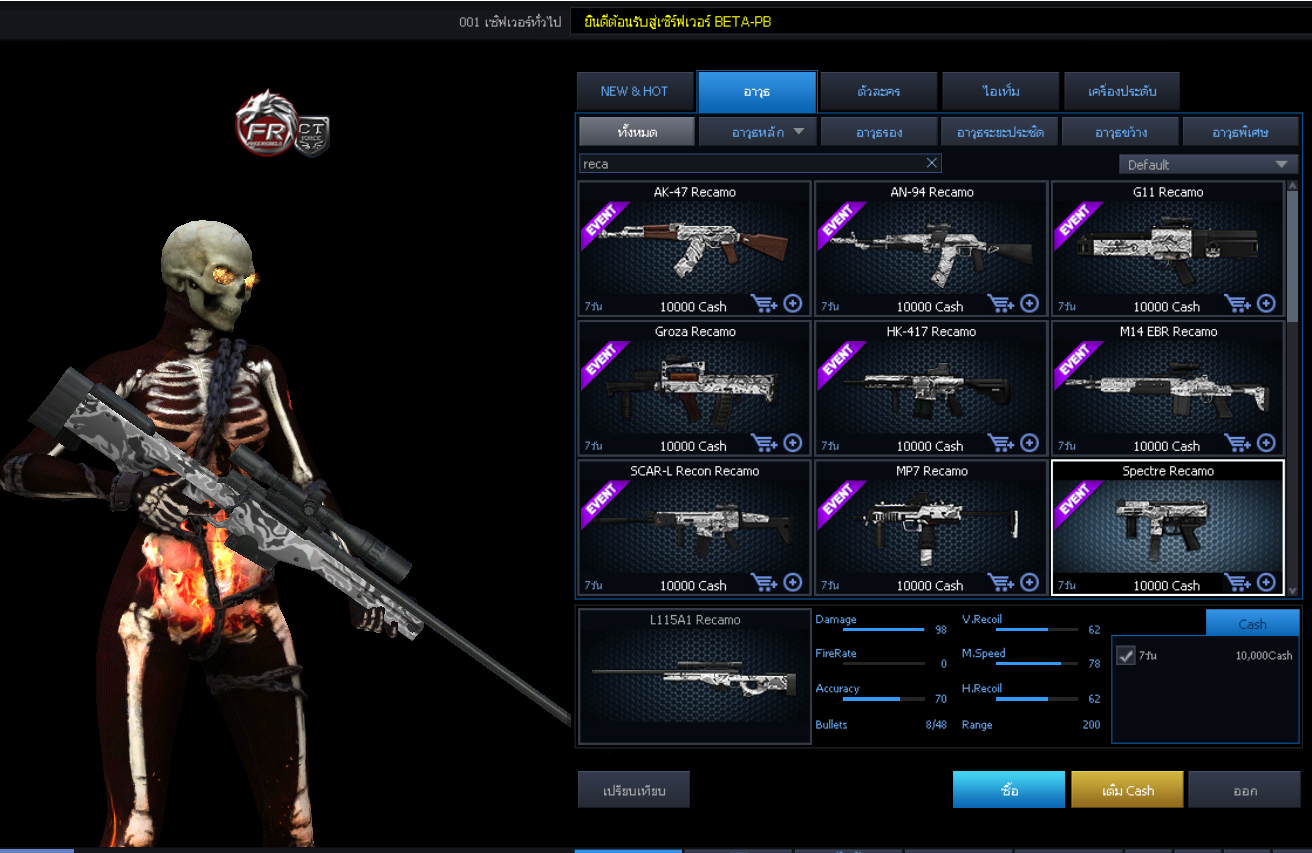1312x853 pixels.
Task: Select the SCAR-L Recon Recamo item
Action: coord(694,527)
